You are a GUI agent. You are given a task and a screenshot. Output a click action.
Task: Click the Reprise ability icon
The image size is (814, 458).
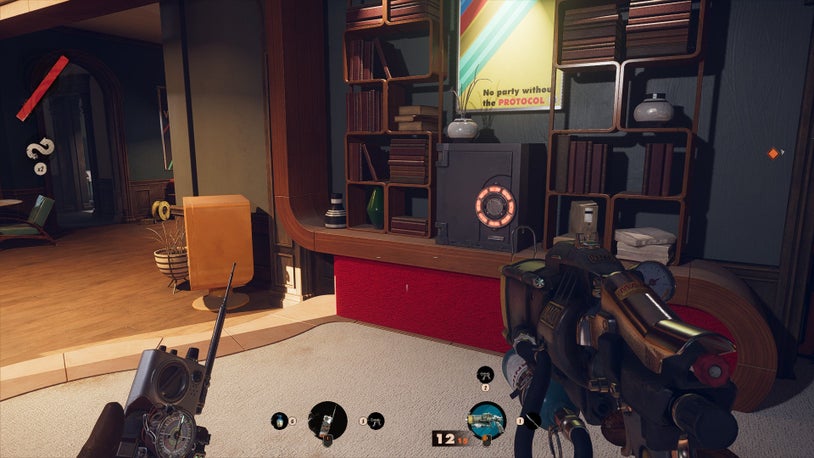tap(39, 150)
